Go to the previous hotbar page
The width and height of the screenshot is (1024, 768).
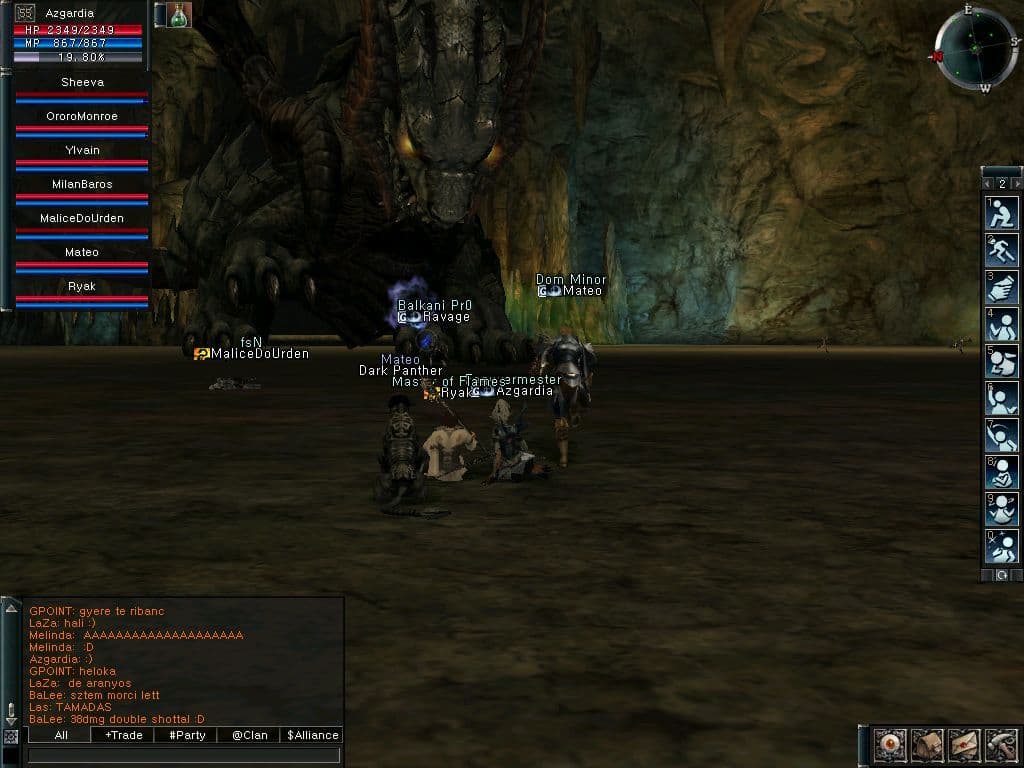point(988,184)
